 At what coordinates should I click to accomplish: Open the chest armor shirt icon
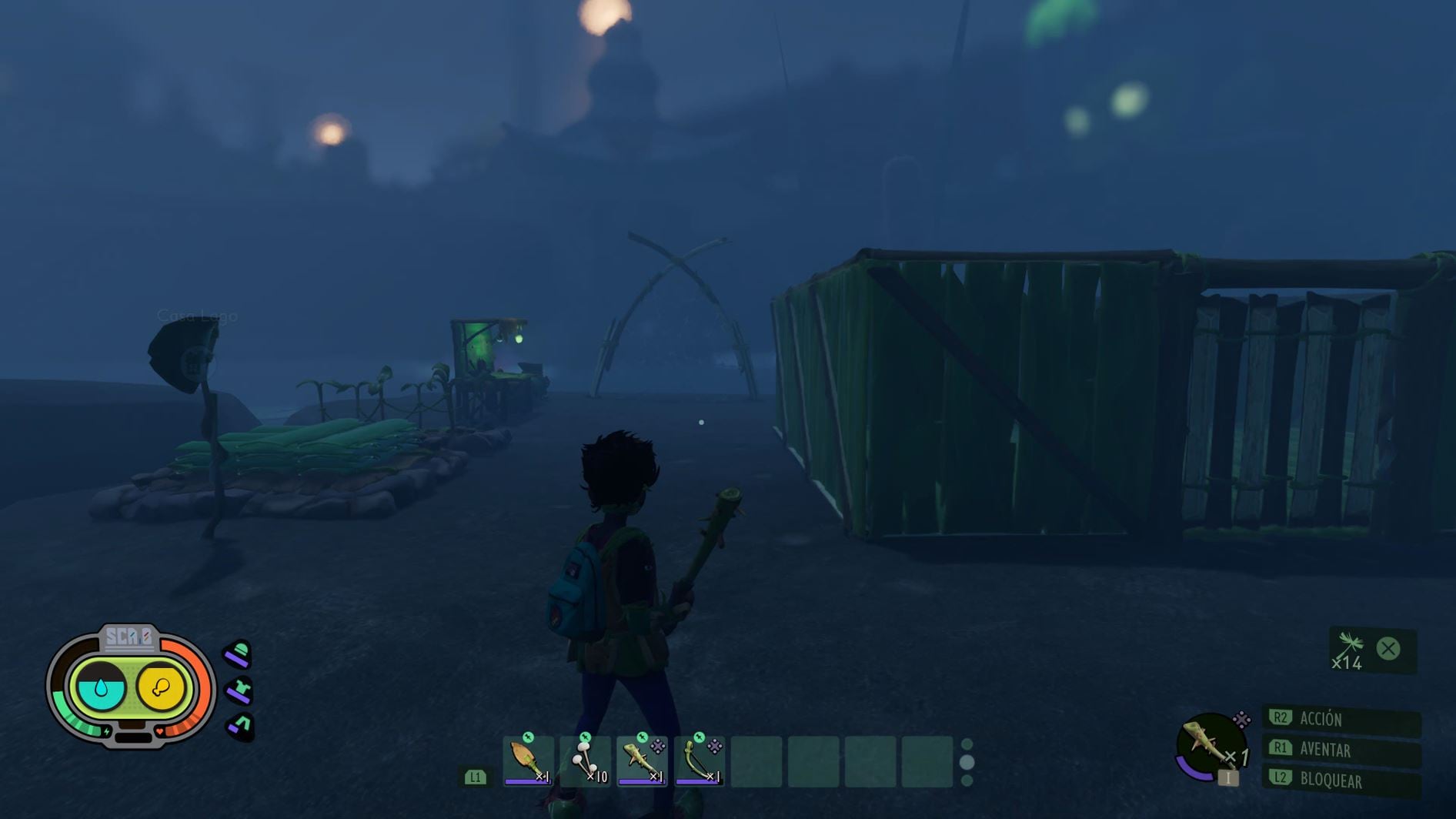(x=239, y=690)
